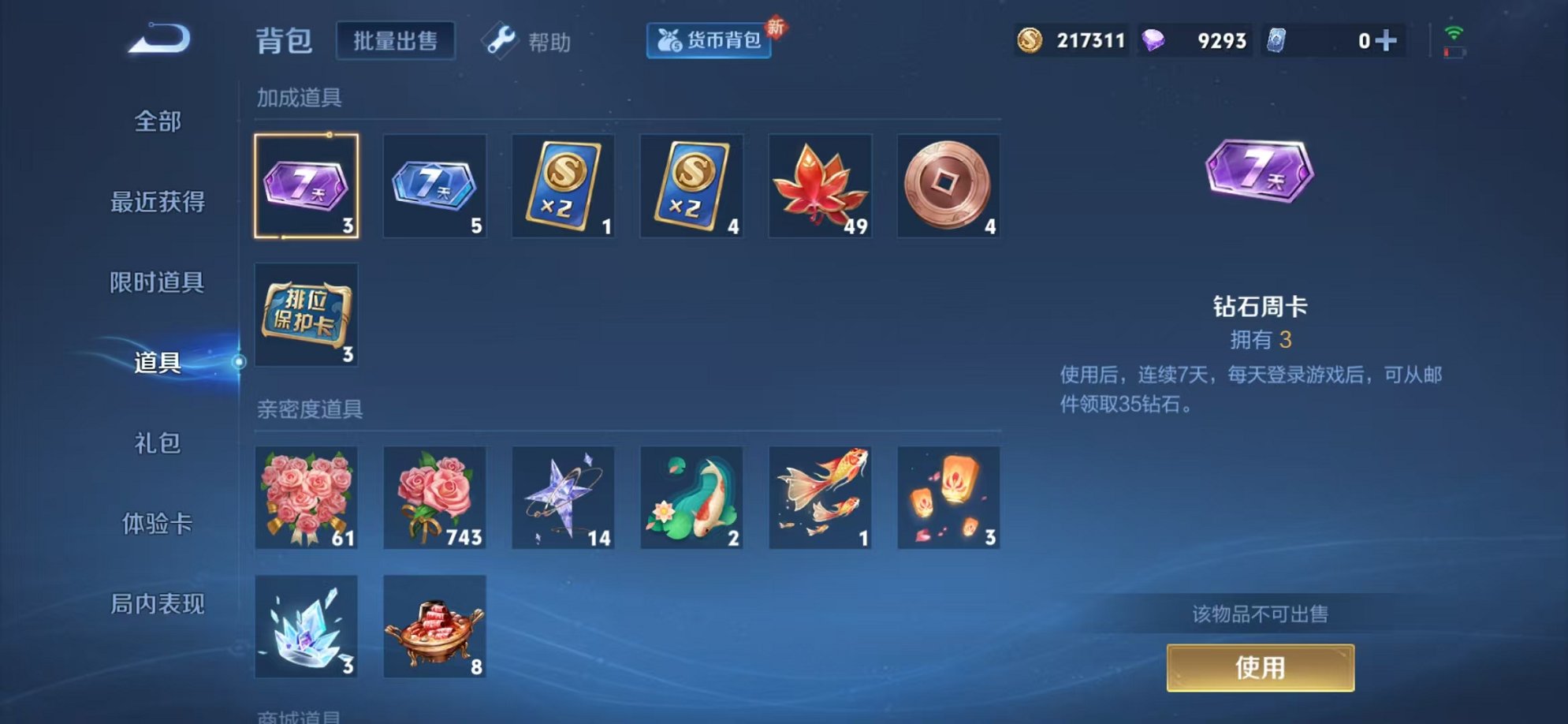
Task: Select the rose bouquet with 743 count
Action: click(x=435, y=498)
